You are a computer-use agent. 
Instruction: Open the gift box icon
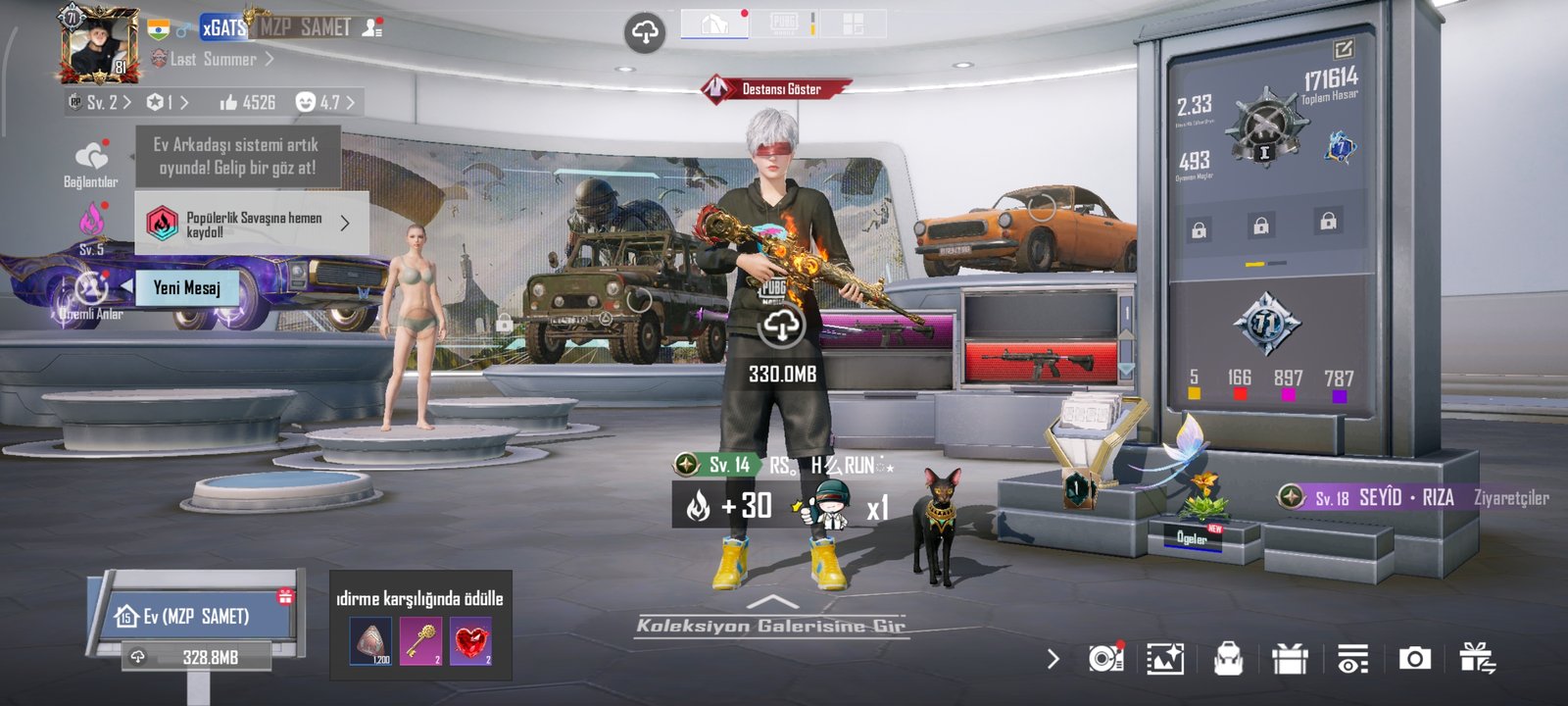[x=1290, y=659]
